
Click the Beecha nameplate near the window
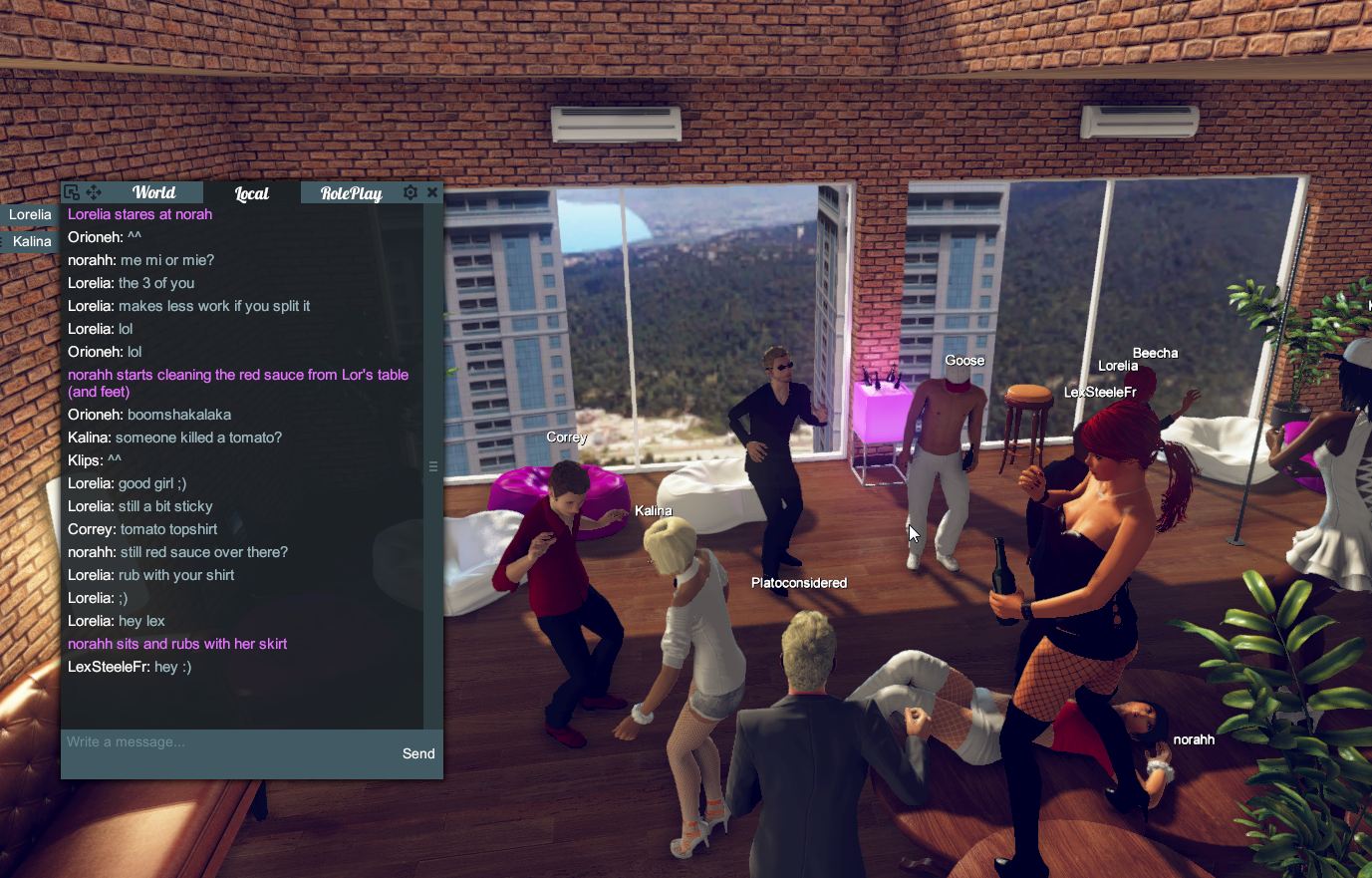pos(1157,353)
